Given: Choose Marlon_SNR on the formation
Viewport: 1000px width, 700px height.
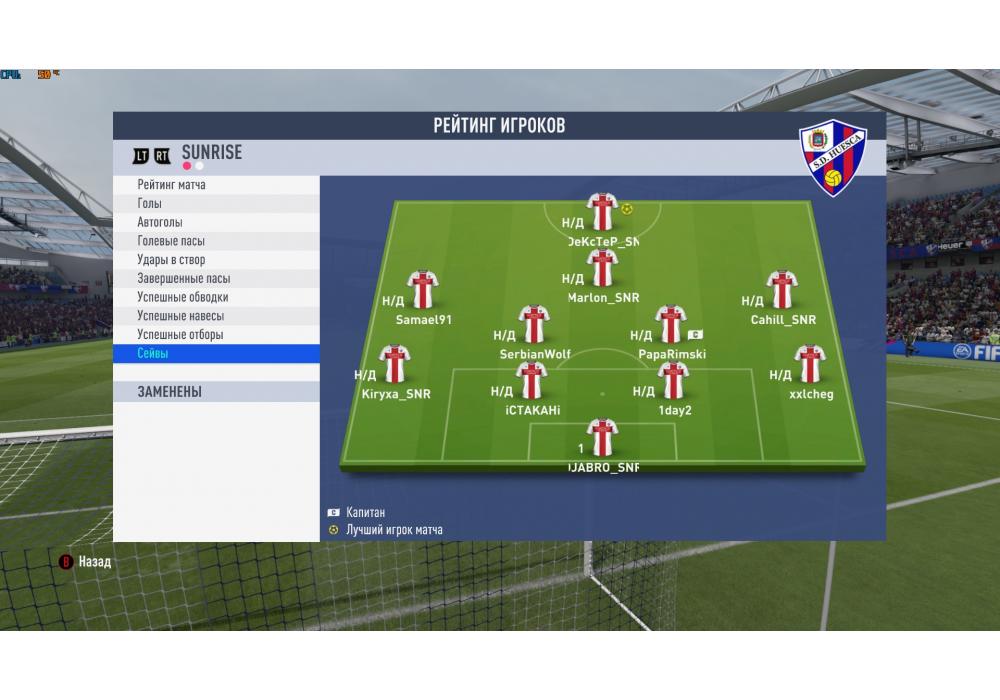Looking at the screenshot, I should pyautogui.click(x=602, y=268).
